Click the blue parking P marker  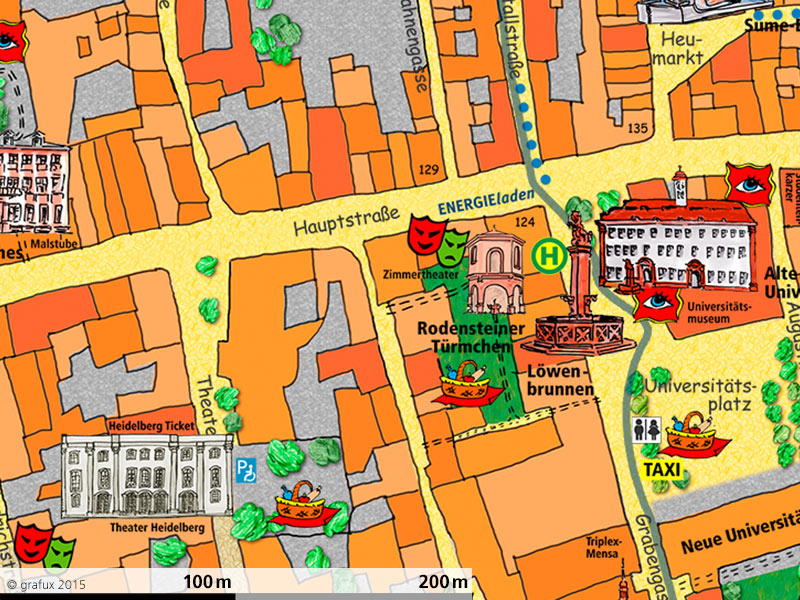pyautogui.click(x=246, y=469)
